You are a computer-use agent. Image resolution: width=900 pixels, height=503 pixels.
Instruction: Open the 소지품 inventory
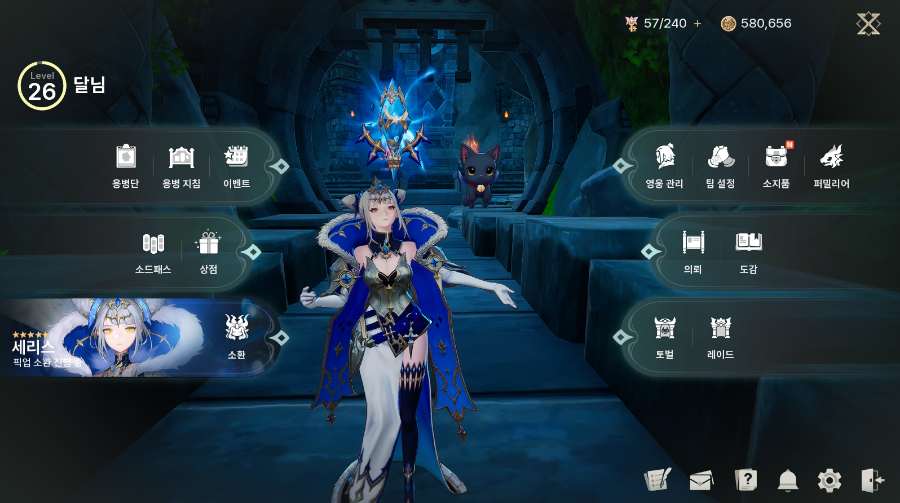pos(776,164)
